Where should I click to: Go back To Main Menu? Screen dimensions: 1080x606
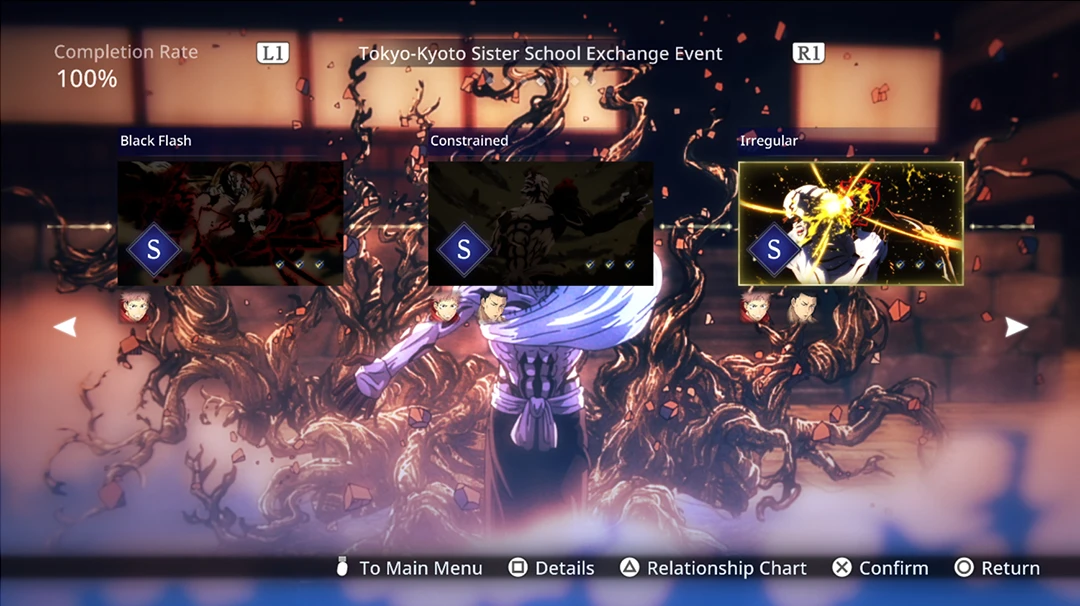(409, 568)
